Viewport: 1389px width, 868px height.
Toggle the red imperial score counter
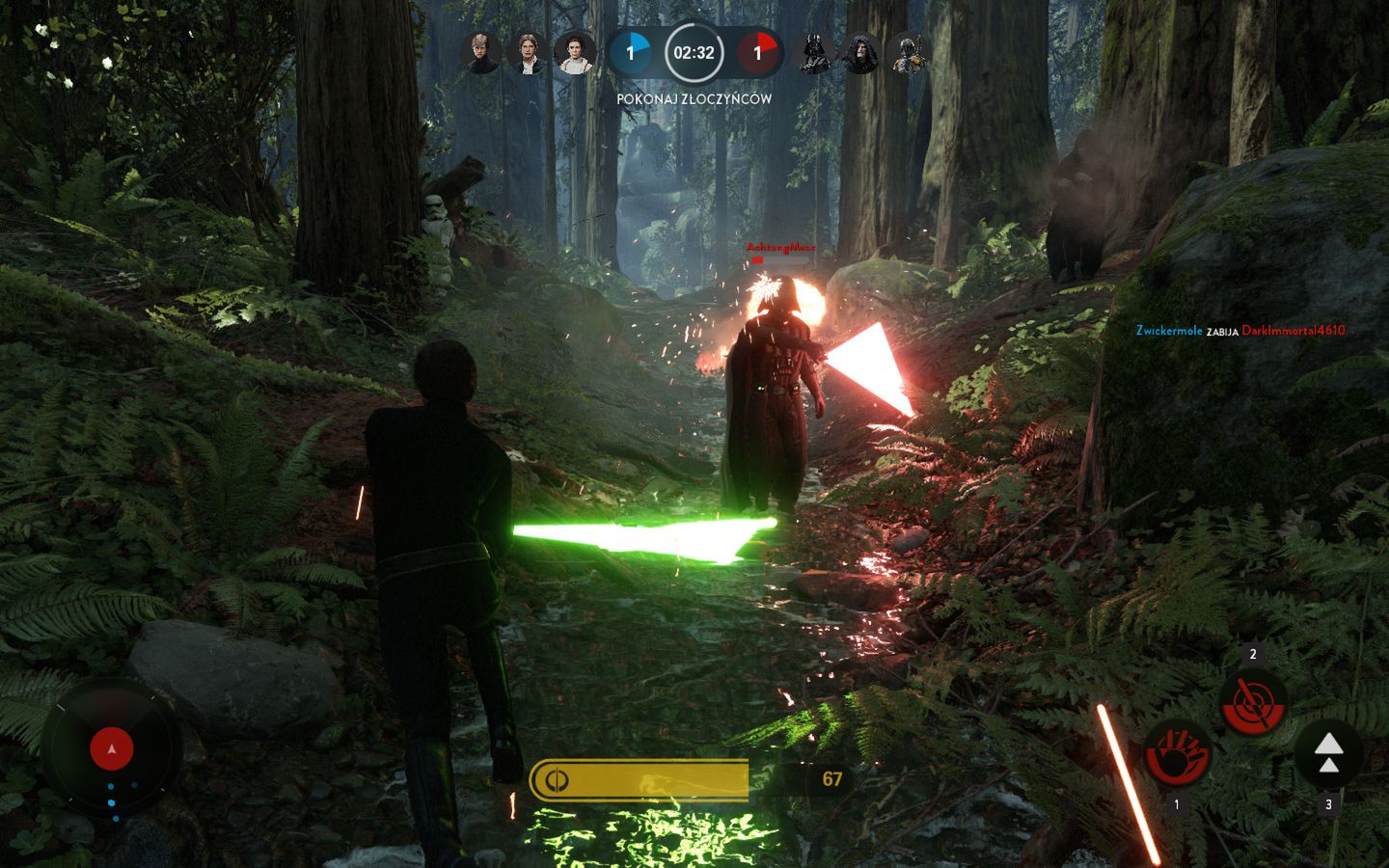[x=759, y=54]
